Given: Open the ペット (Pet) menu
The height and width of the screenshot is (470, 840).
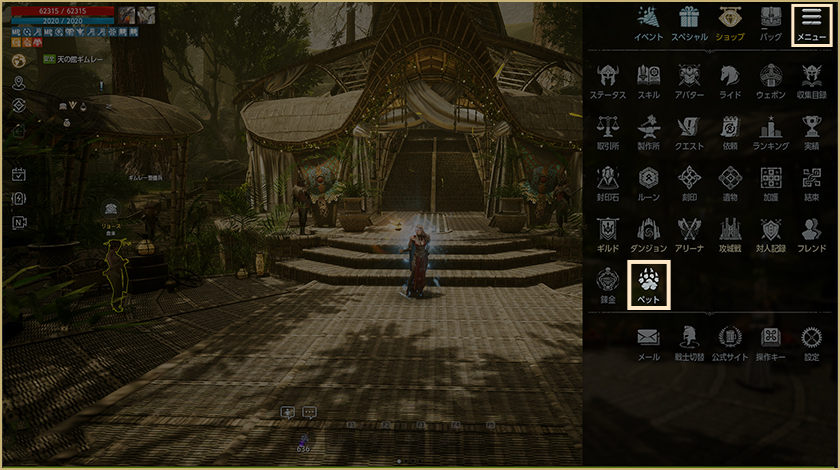Looking at the screenshot, I should (x=648, y=282).
